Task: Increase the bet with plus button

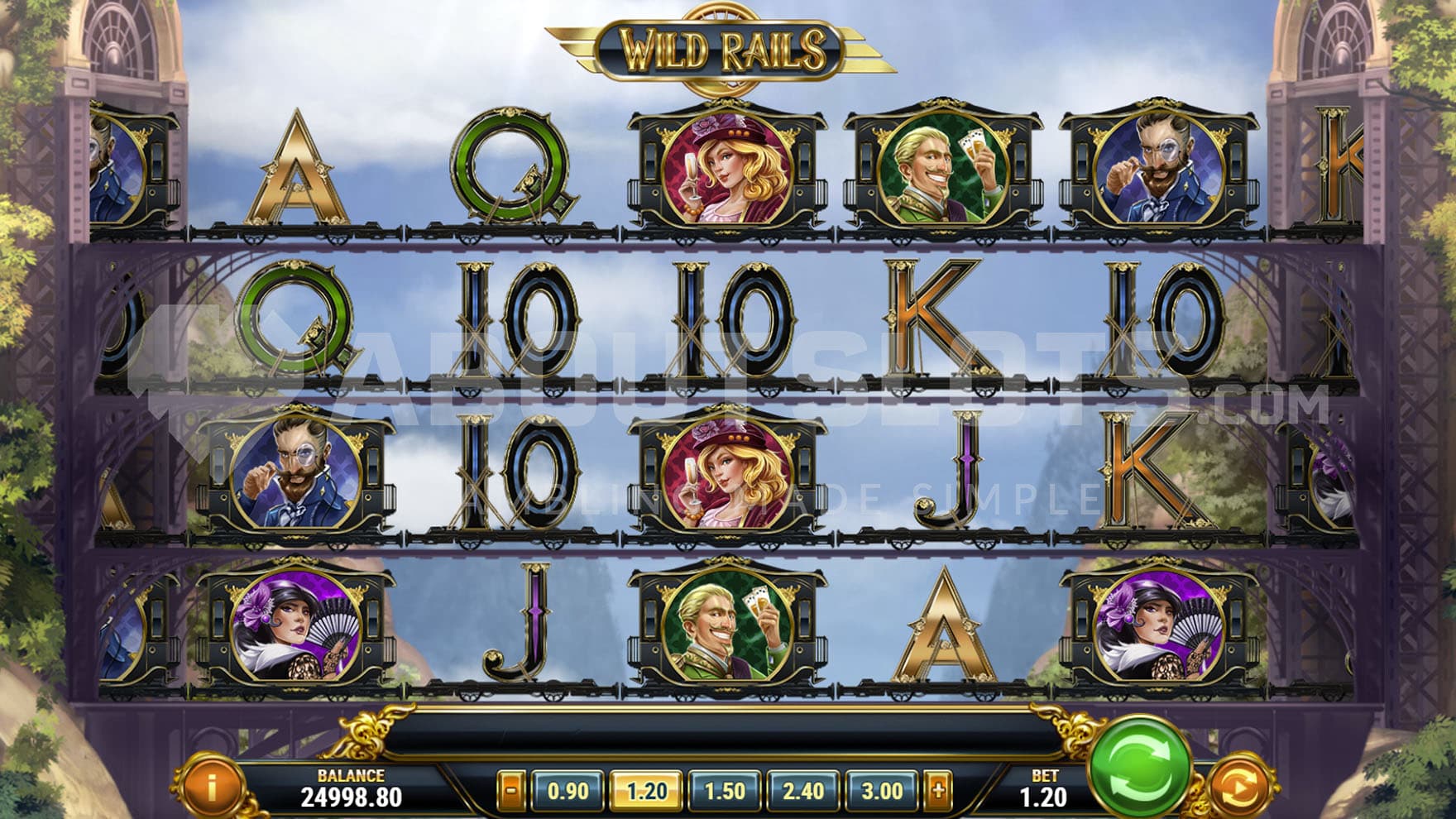Action: (938, 790)
